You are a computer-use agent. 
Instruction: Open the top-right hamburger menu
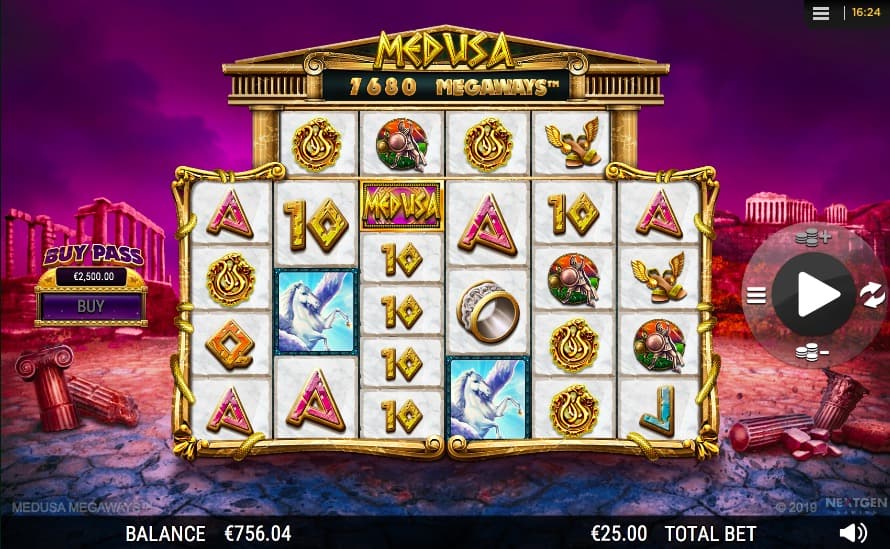[822, 13]
